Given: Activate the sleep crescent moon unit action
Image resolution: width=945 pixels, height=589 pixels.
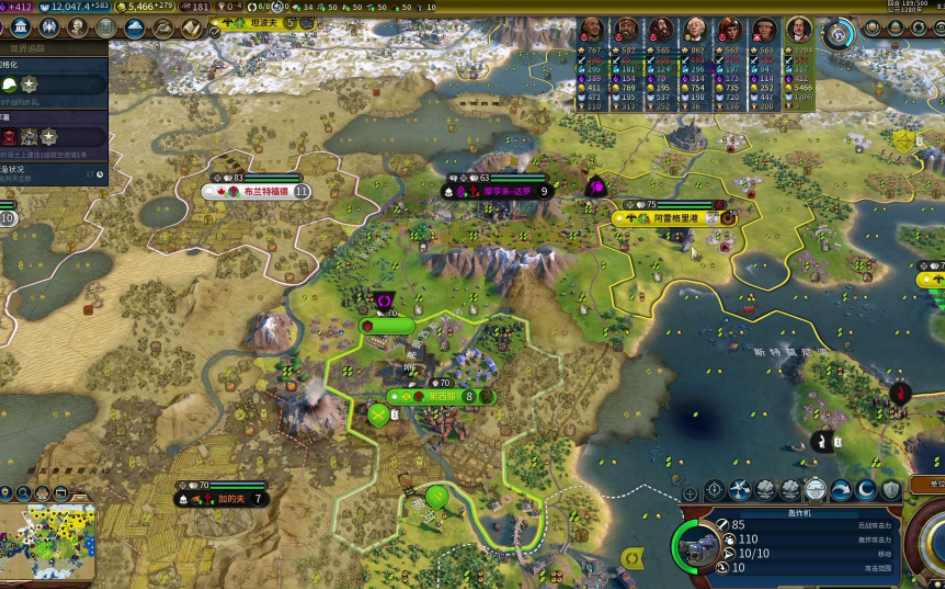Looking at the screenshot, I should (866, 490).
